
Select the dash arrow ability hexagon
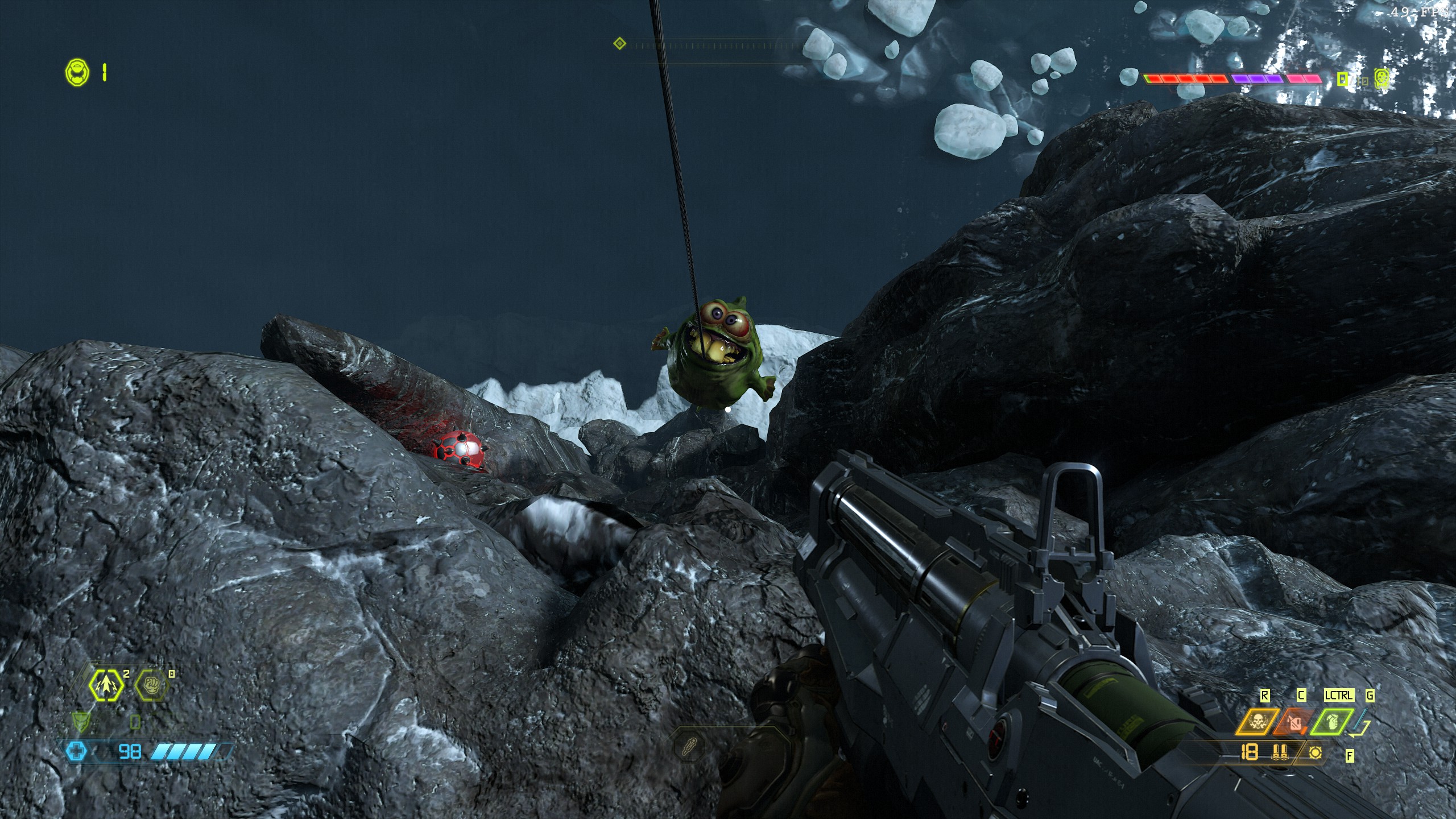click(107, 686)
